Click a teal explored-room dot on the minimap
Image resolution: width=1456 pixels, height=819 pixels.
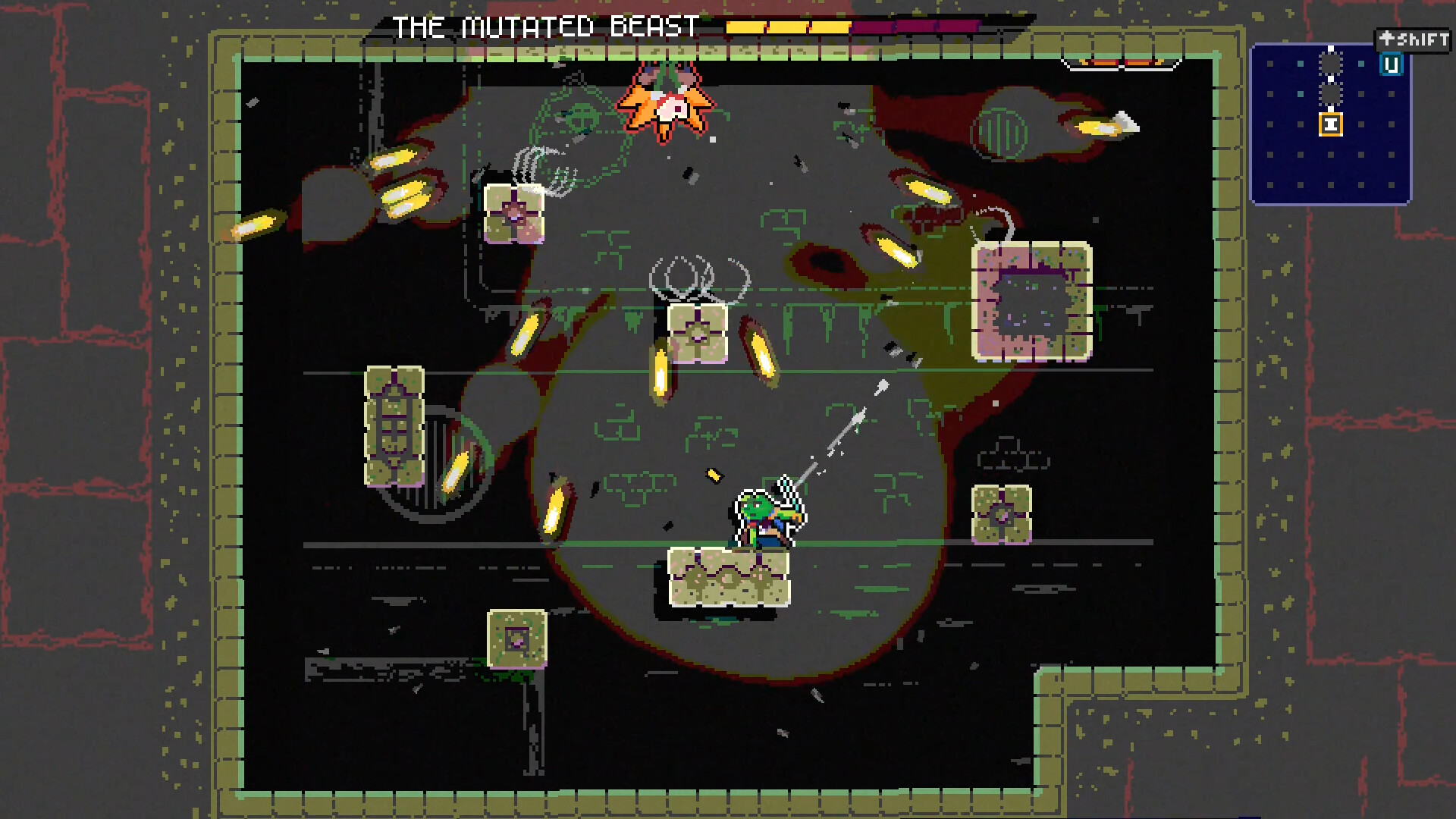coord(1299,63)
